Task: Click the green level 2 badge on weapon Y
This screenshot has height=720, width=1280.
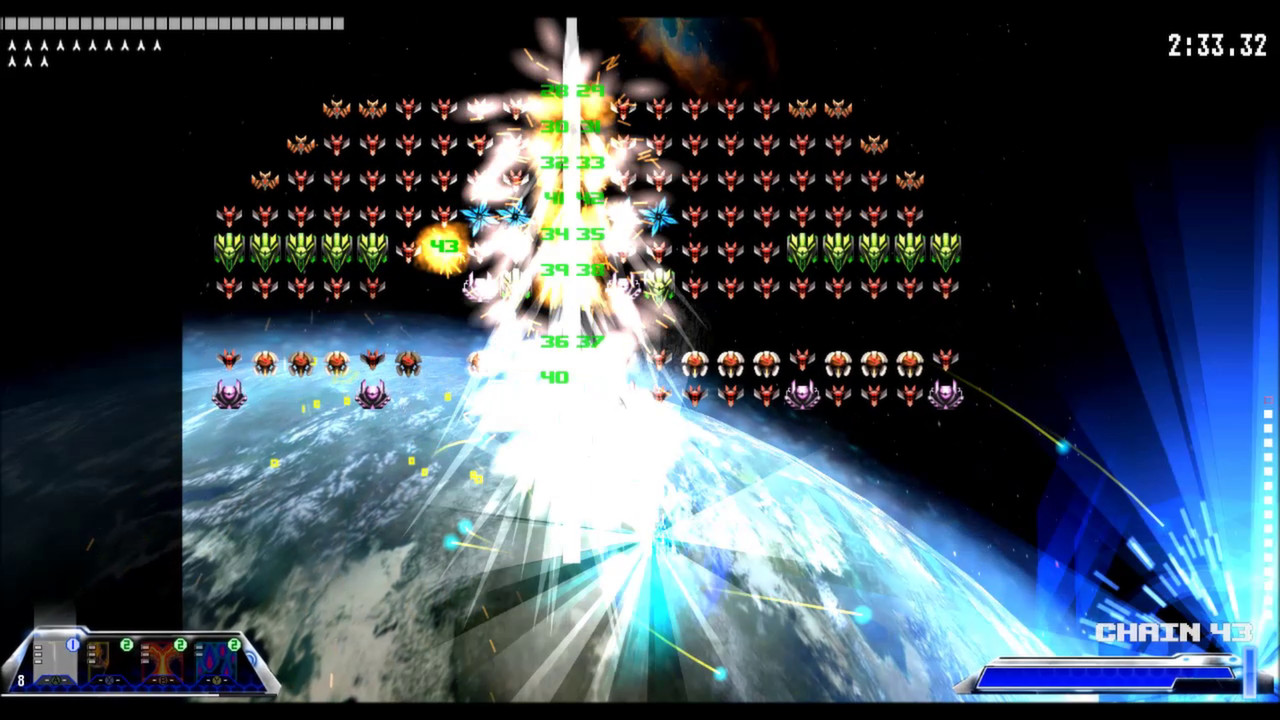Action: coord(233,644)
